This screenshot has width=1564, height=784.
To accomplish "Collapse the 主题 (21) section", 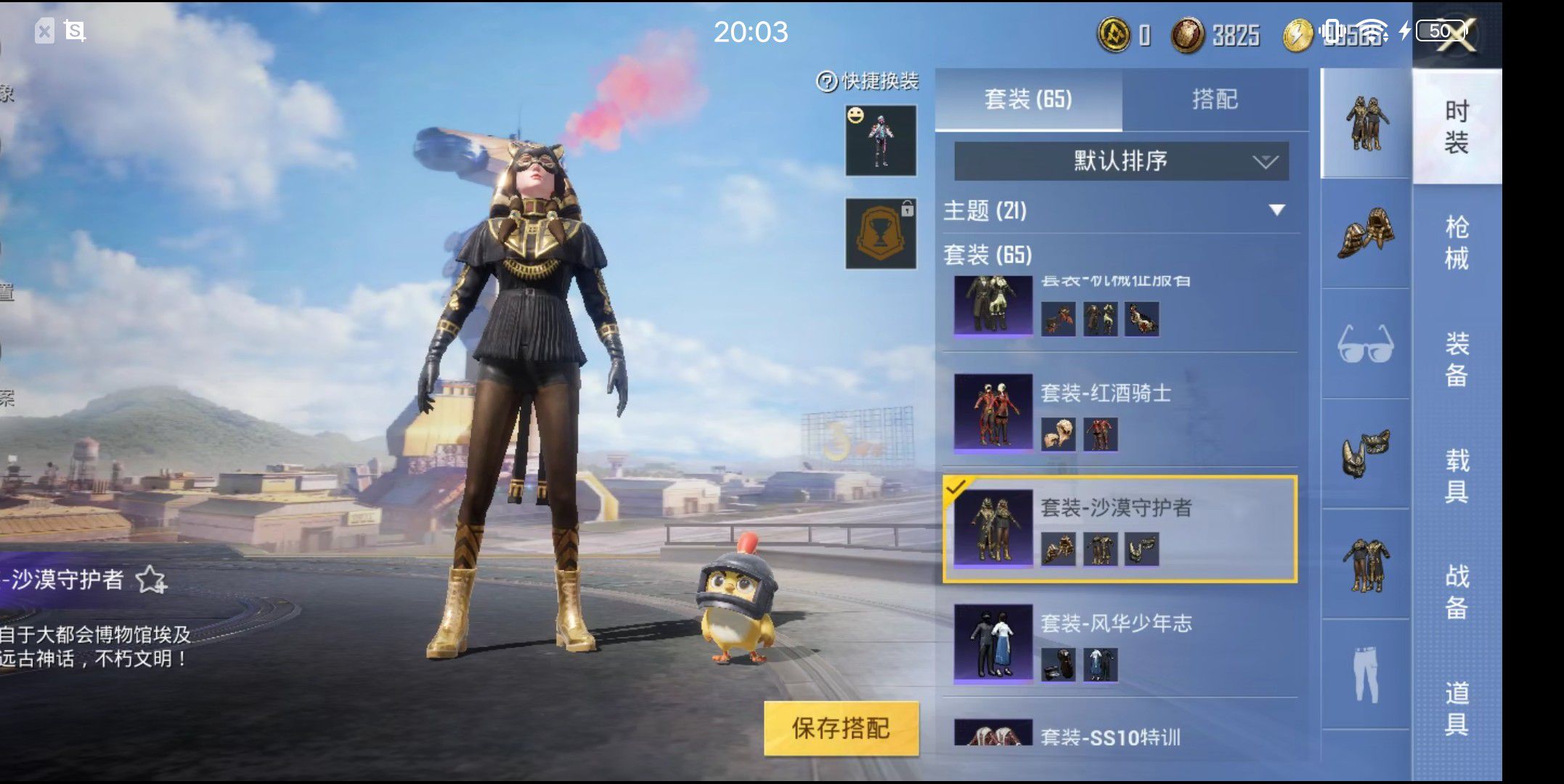I will click(1276, 211).
